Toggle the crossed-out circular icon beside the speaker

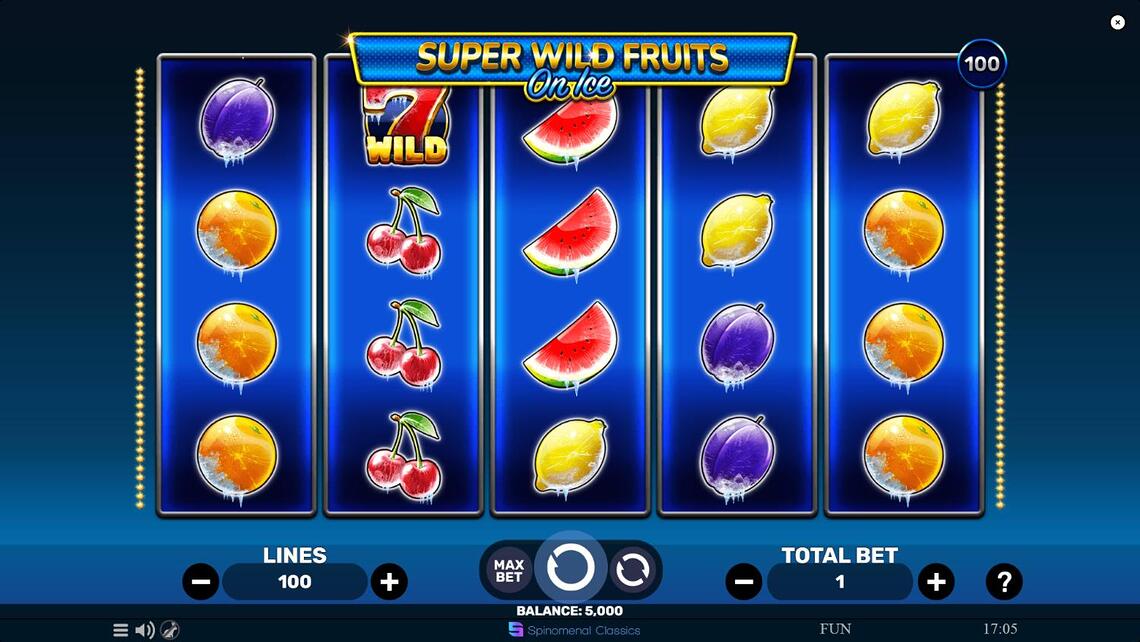coord(170,630)
